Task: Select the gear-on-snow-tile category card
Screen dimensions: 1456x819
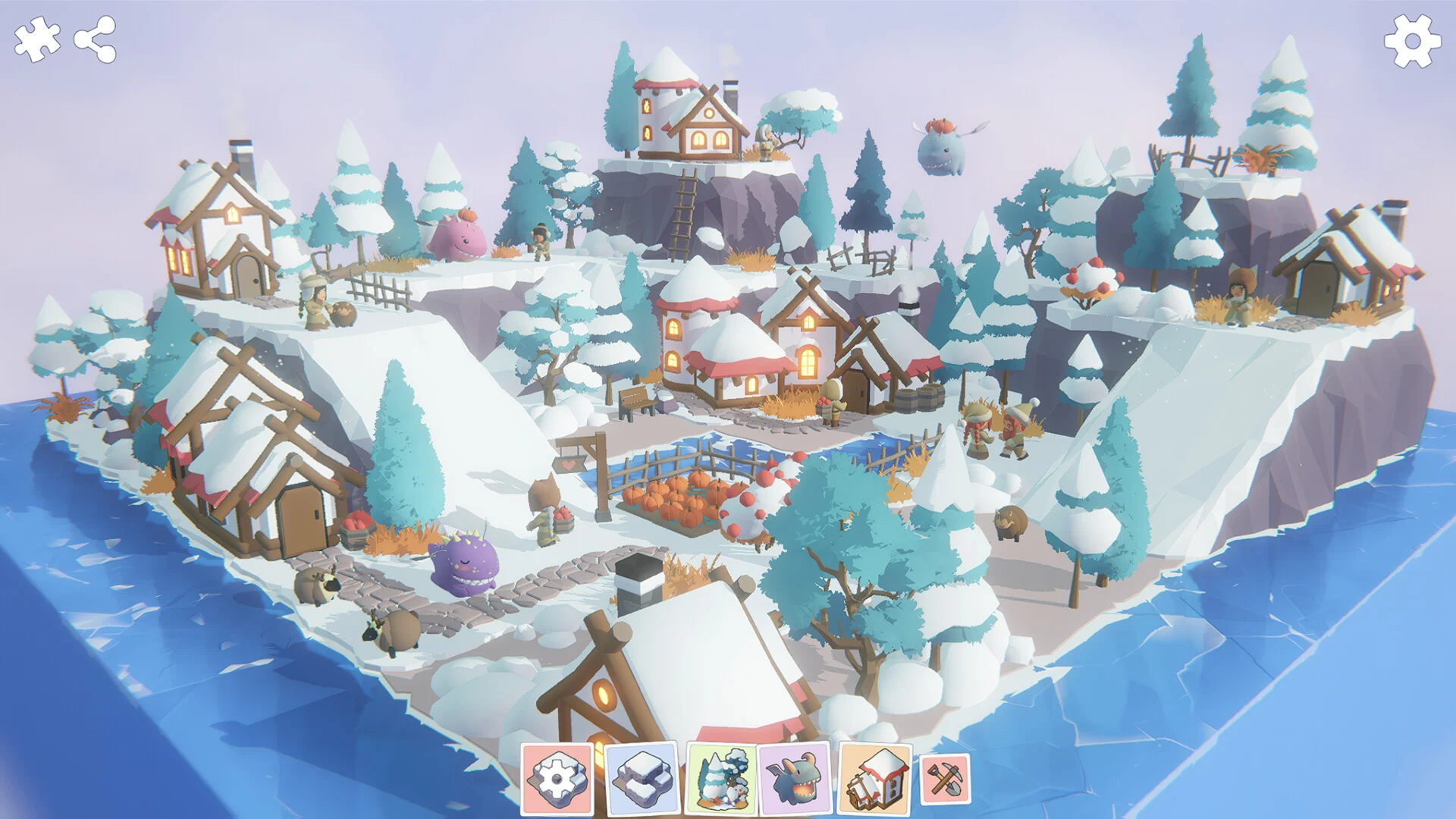Action: pos(557,779)
